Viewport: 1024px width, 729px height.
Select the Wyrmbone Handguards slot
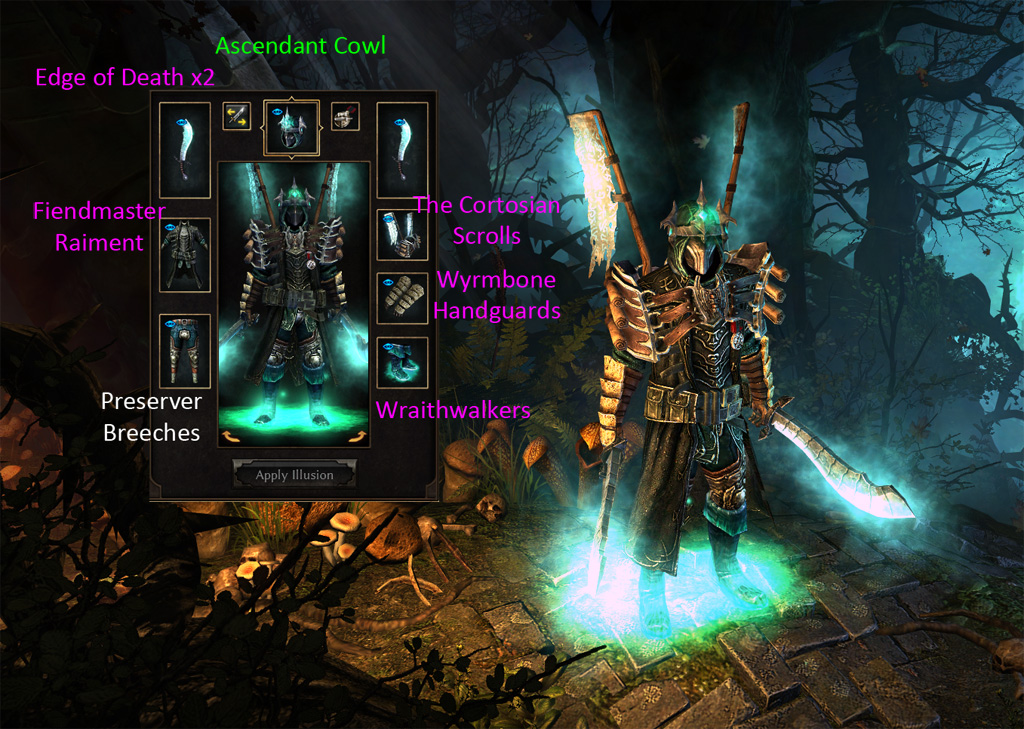(x=402, y=297)
